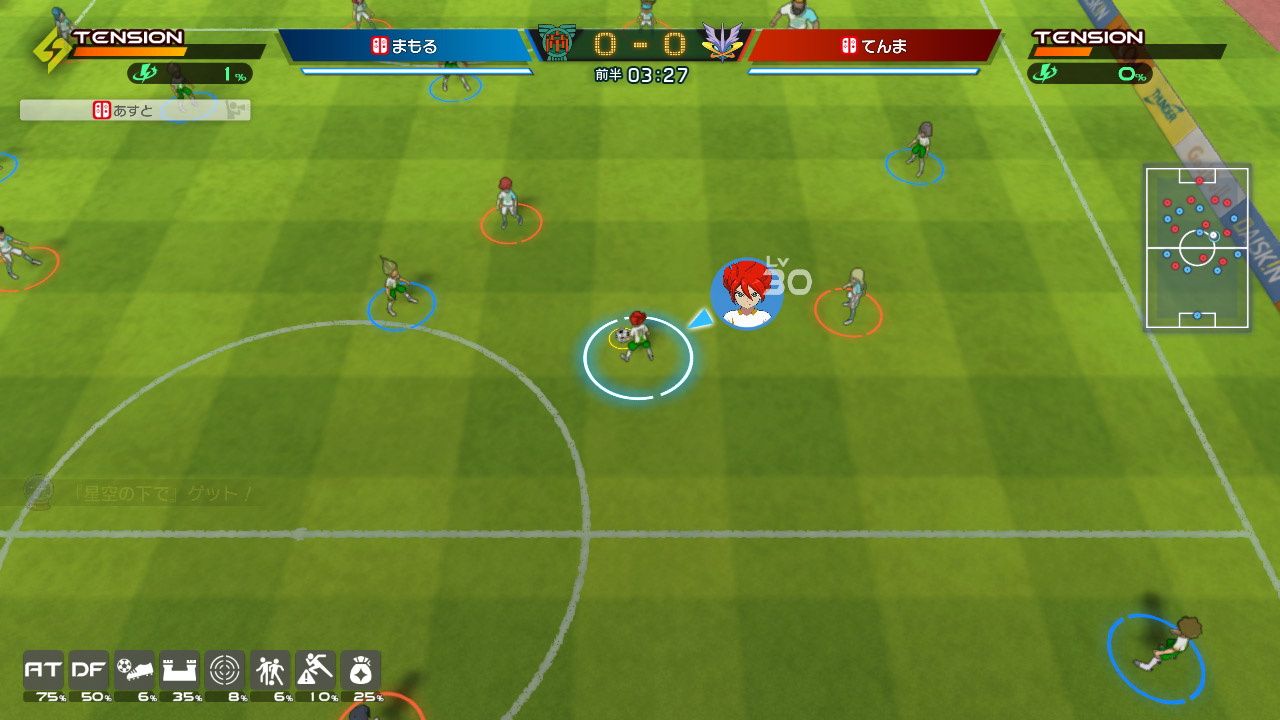This screenshot has width=1280, height=720.
Task: Click the AT attack stat icon
Action: click(x=43, y=670)
